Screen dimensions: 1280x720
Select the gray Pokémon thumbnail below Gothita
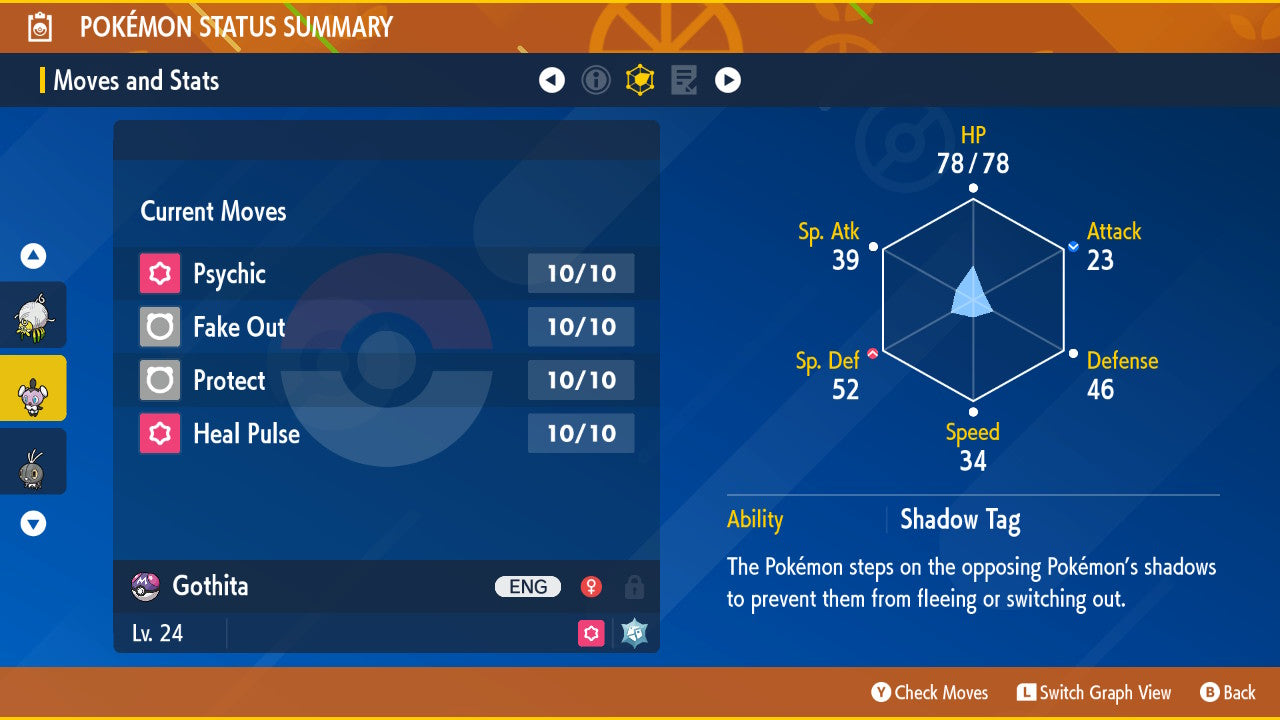(x=32, y=462)
